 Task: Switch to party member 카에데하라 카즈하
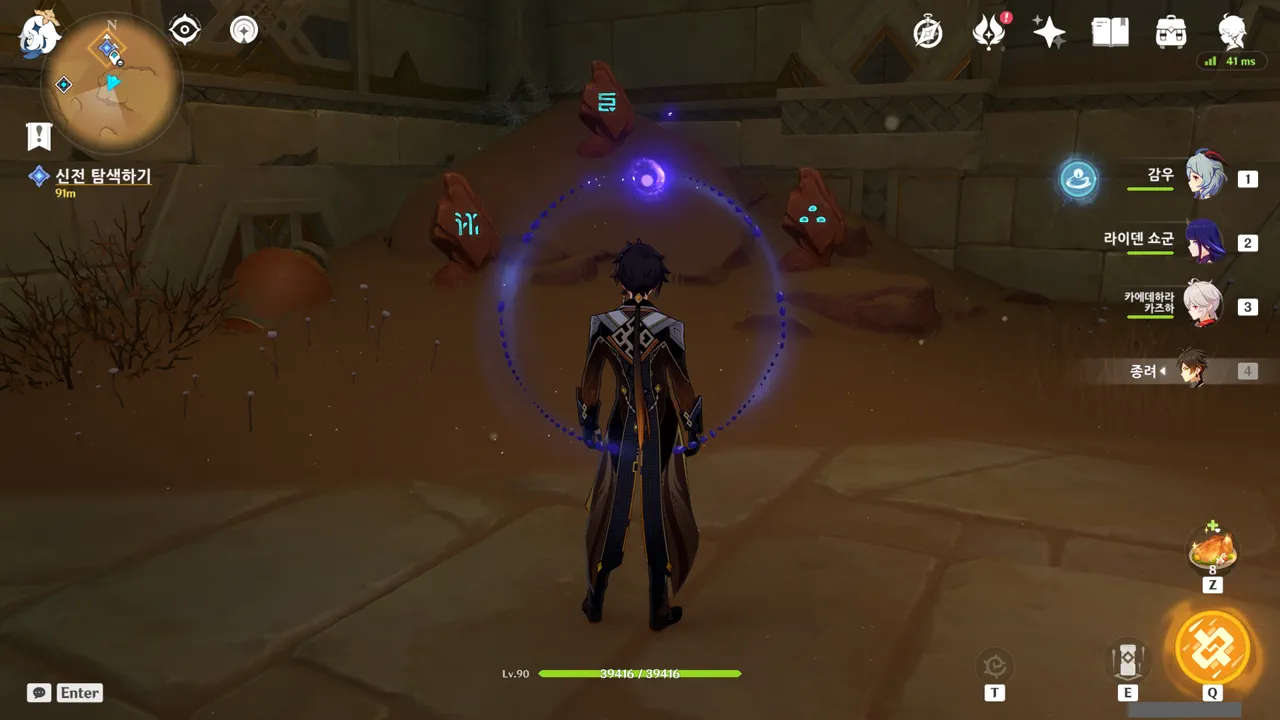click(1203, 304)
